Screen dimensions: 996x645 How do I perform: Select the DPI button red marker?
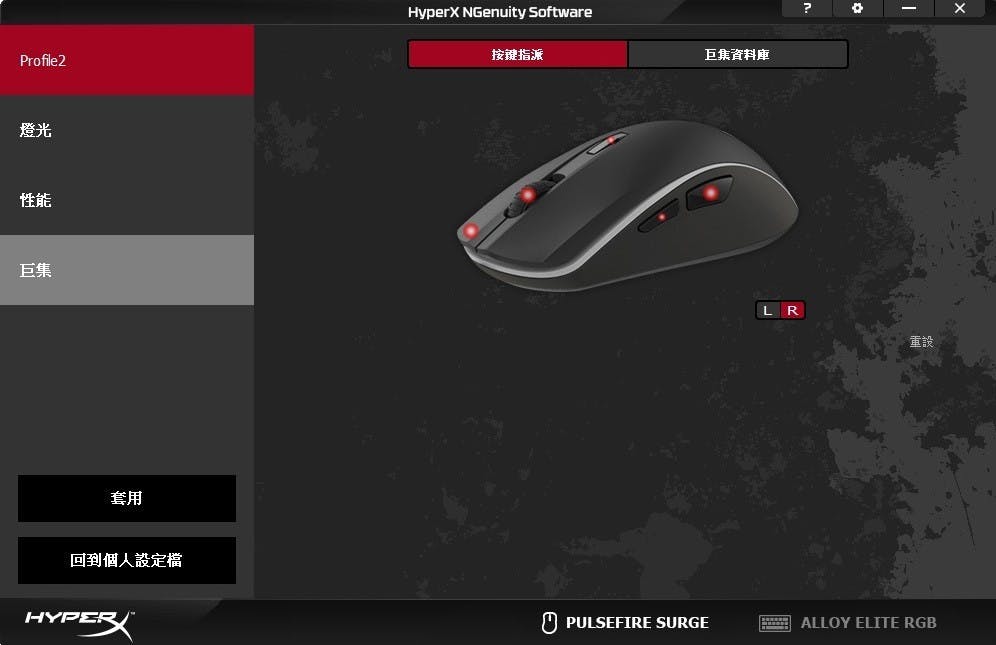pos(610,141)
